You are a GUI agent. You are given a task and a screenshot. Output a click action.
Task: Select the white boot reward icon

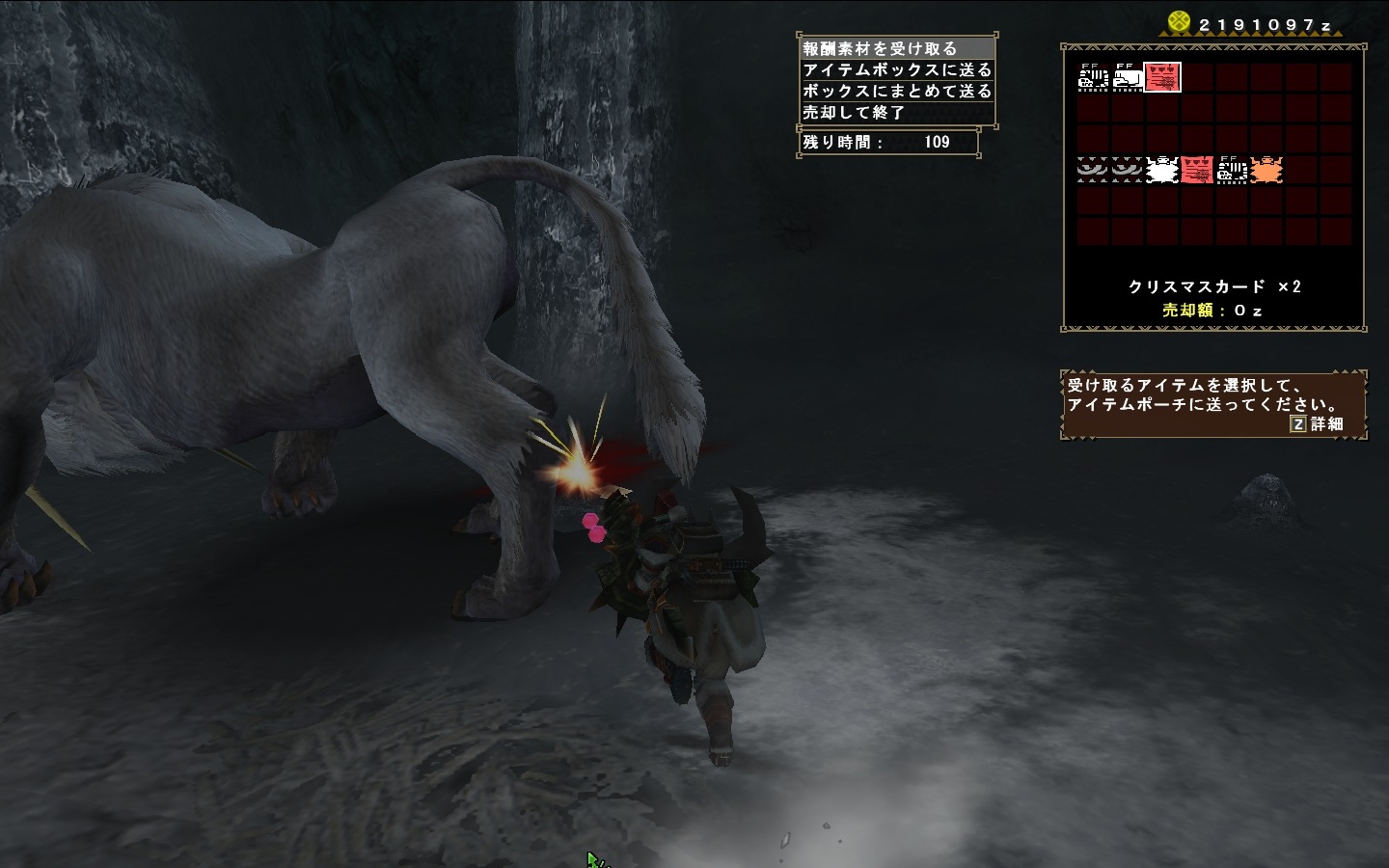[1128, 77]
